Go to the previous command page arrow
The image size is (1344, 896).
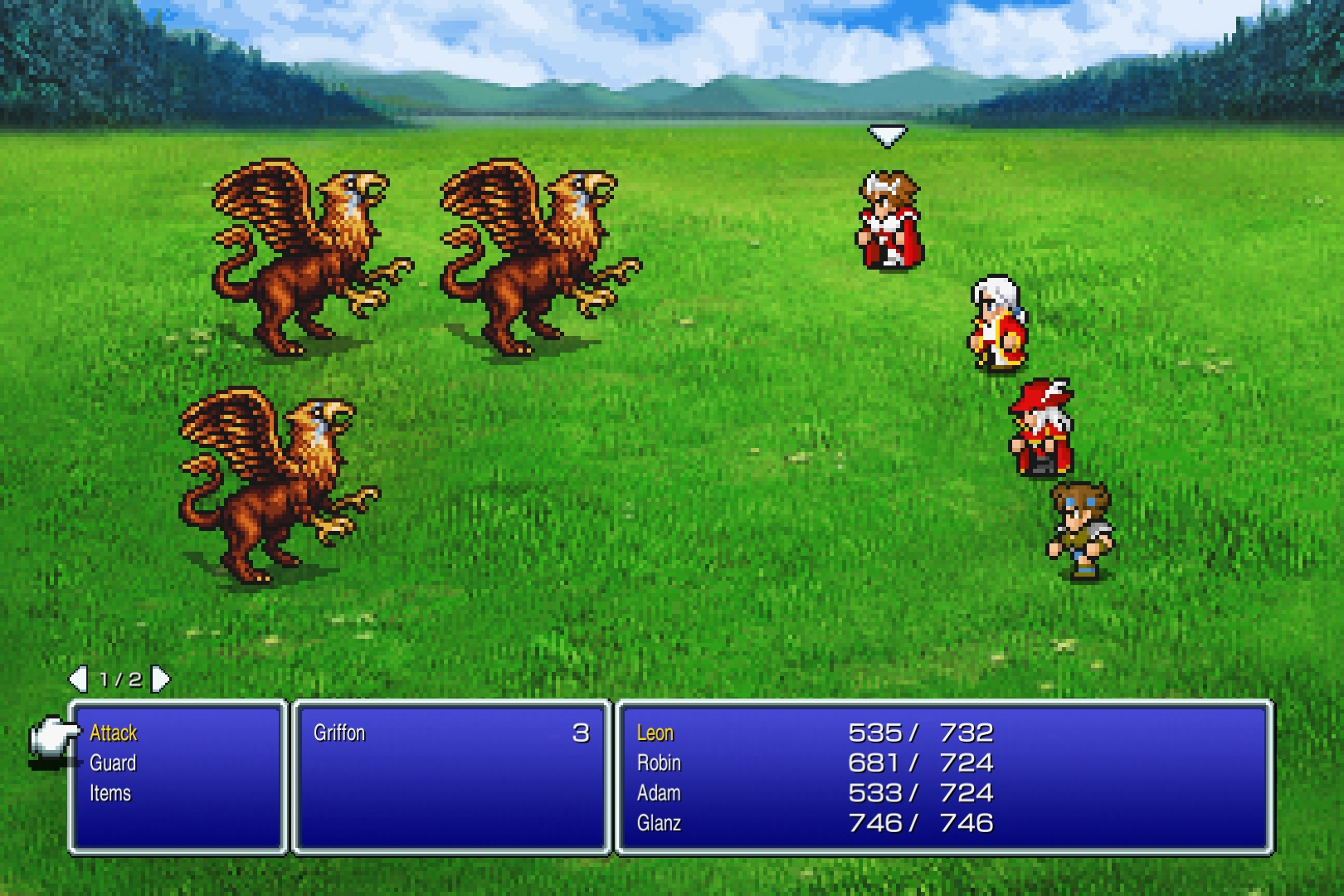[78, 679]
